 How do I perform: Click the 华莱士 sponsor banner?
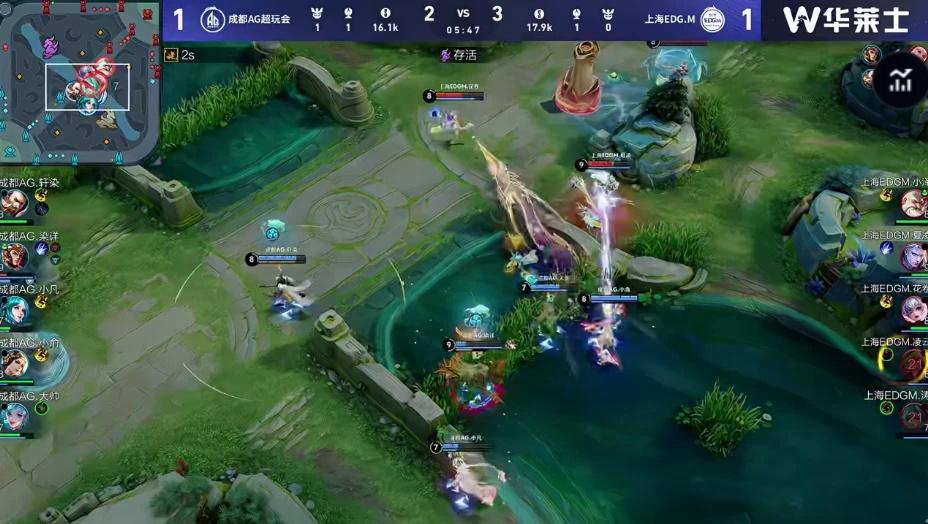(844, 20)
